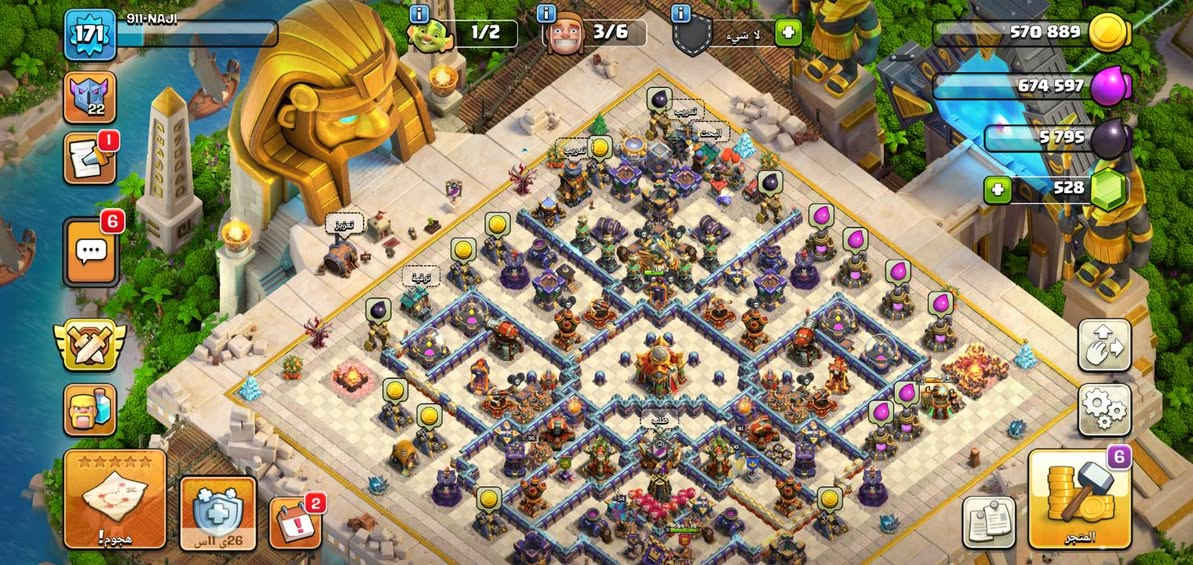Open the chat speech bubble button

click(91, 250)
